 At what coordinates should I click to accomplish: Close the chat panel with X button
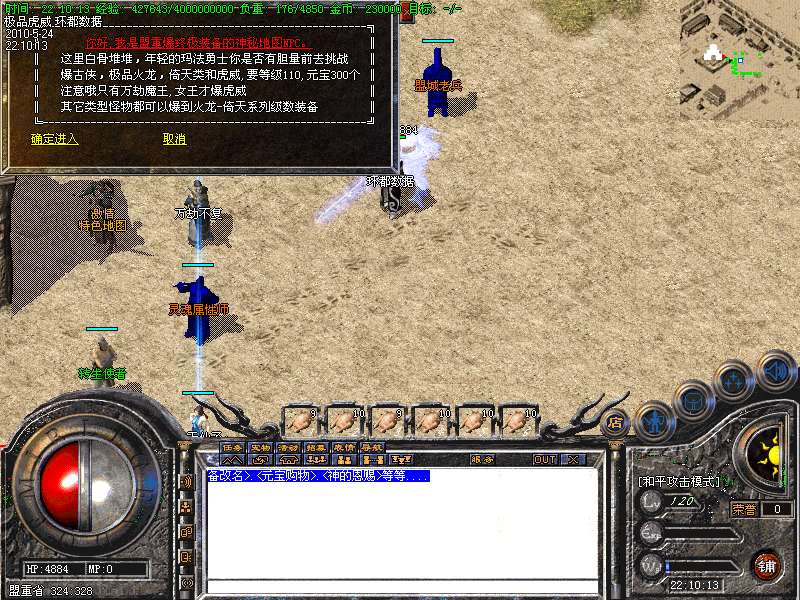[x=573, y=460]
